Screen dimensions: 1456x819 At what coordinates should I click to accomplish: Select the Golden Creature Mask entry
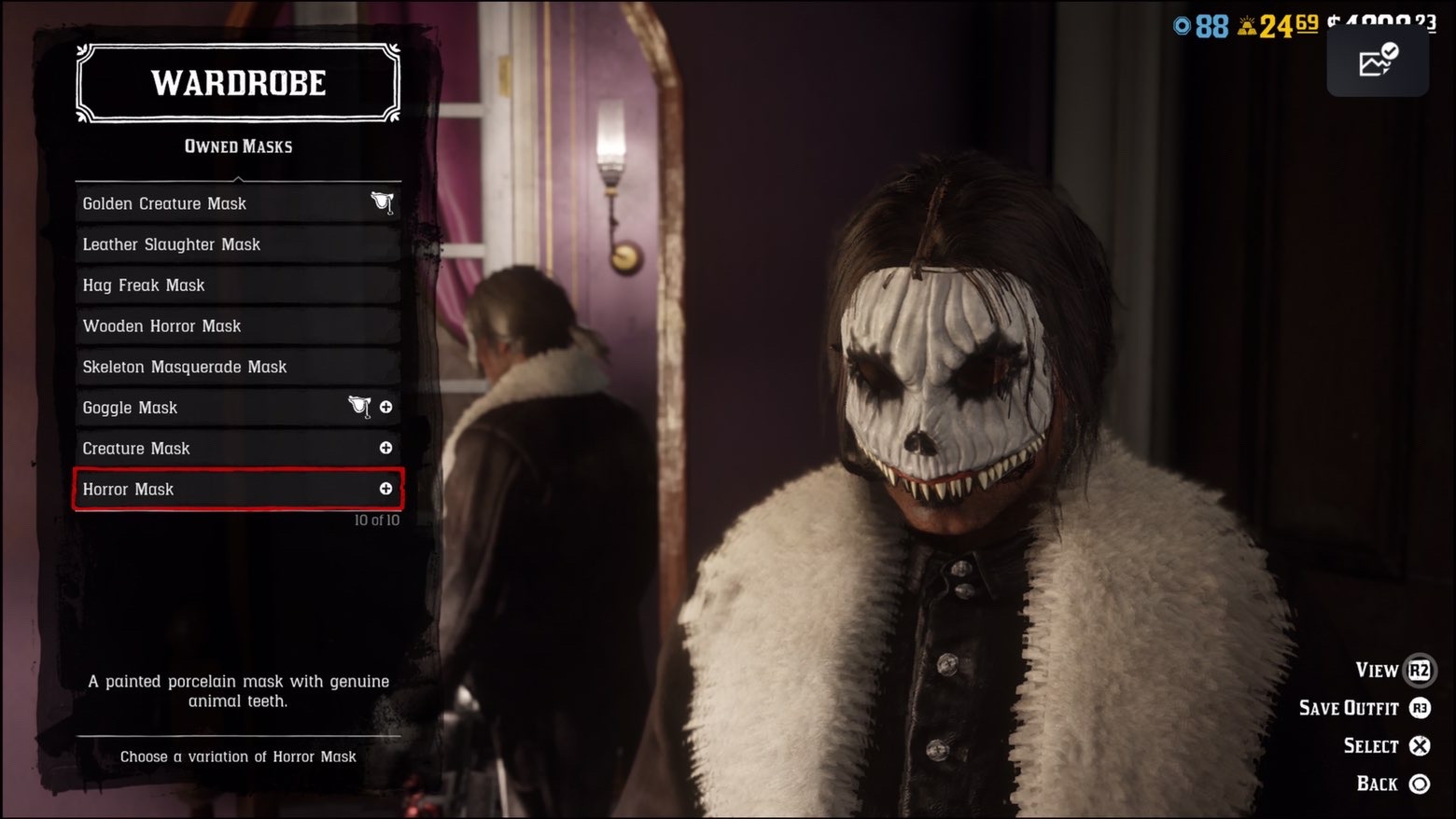pyautogui.click(x=237, y=203)
